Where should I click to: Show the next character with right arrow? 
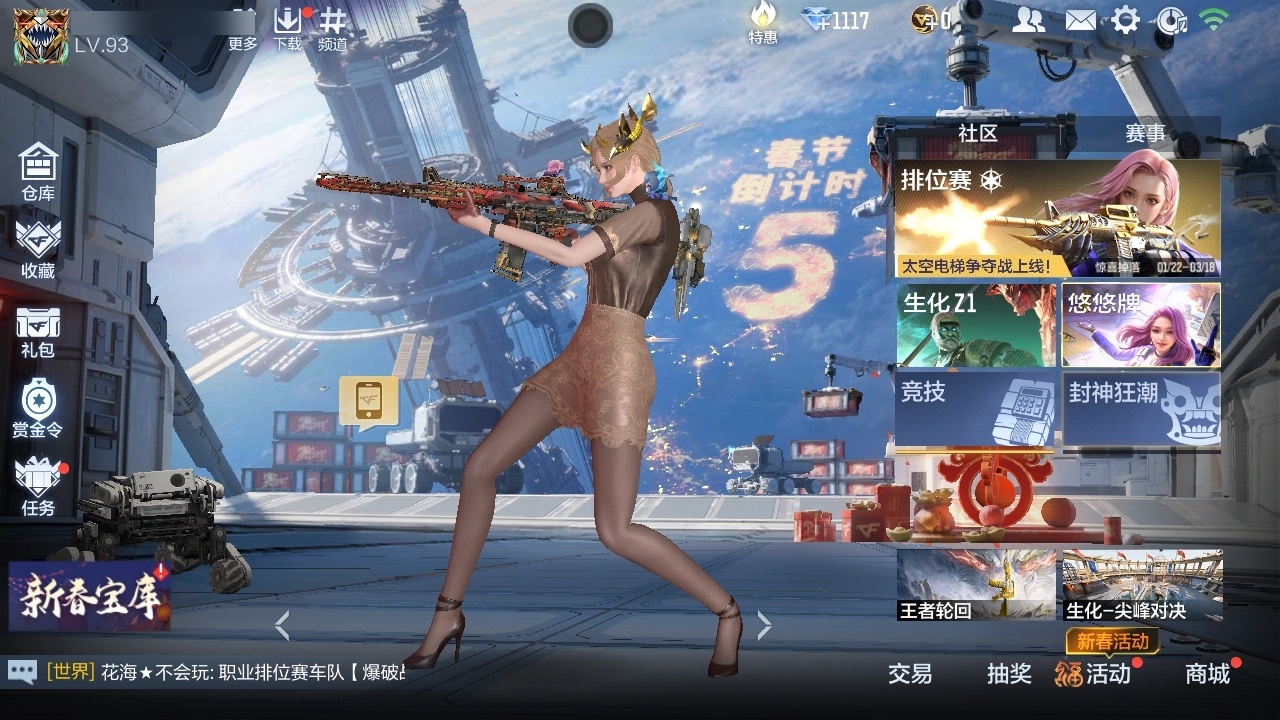tap(764, 626)
